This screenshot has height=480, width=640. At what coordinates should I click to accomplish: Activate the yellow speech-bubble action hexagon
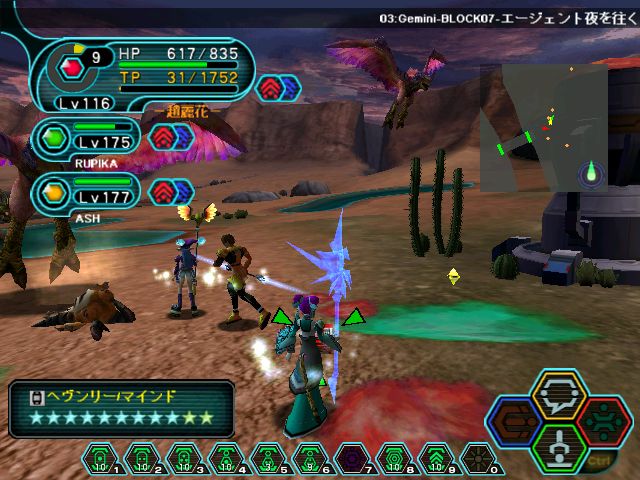point(559,394)
